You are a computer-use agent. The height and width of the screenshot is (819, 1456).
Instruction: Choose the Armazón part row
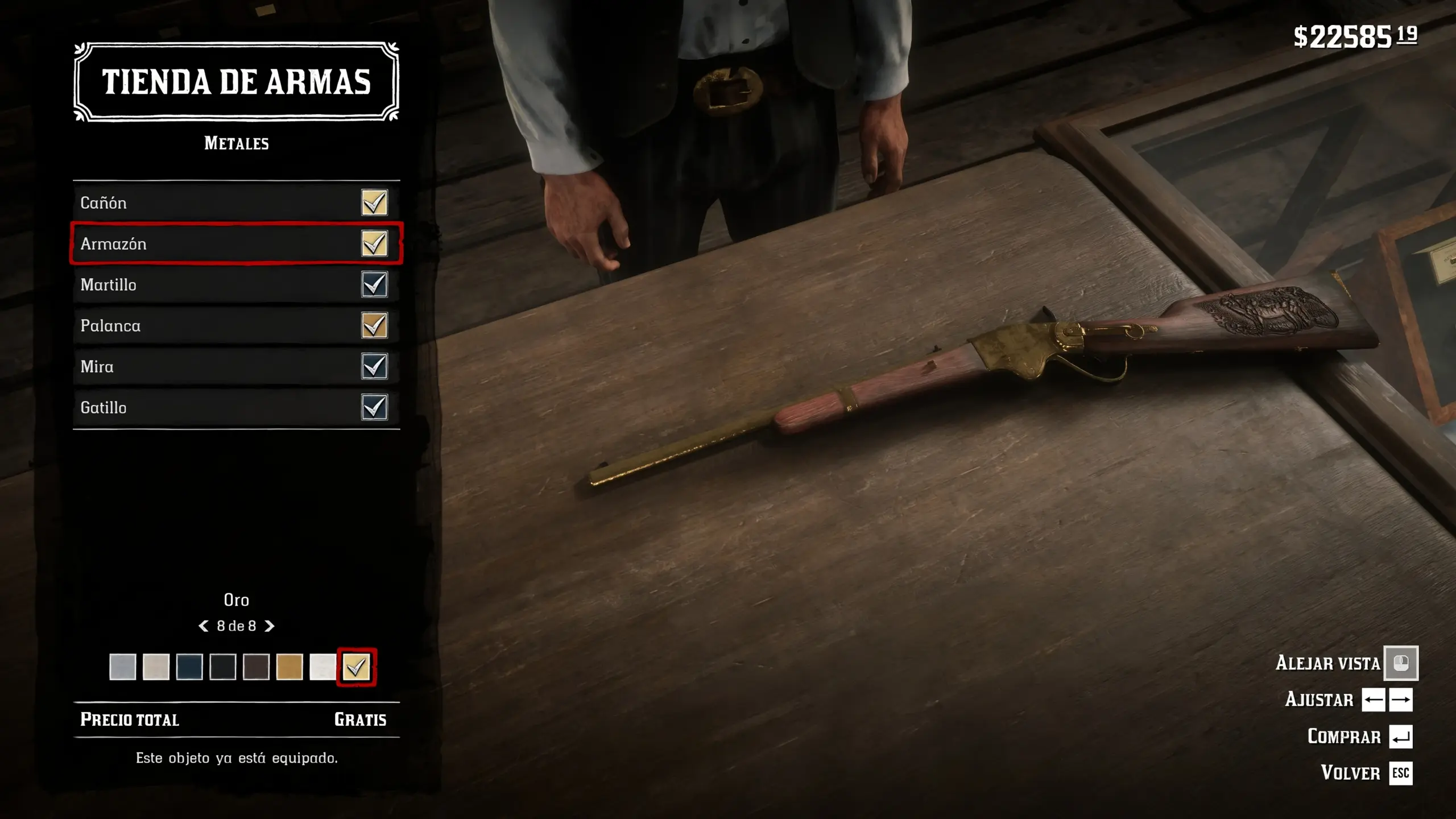(236, 243)
